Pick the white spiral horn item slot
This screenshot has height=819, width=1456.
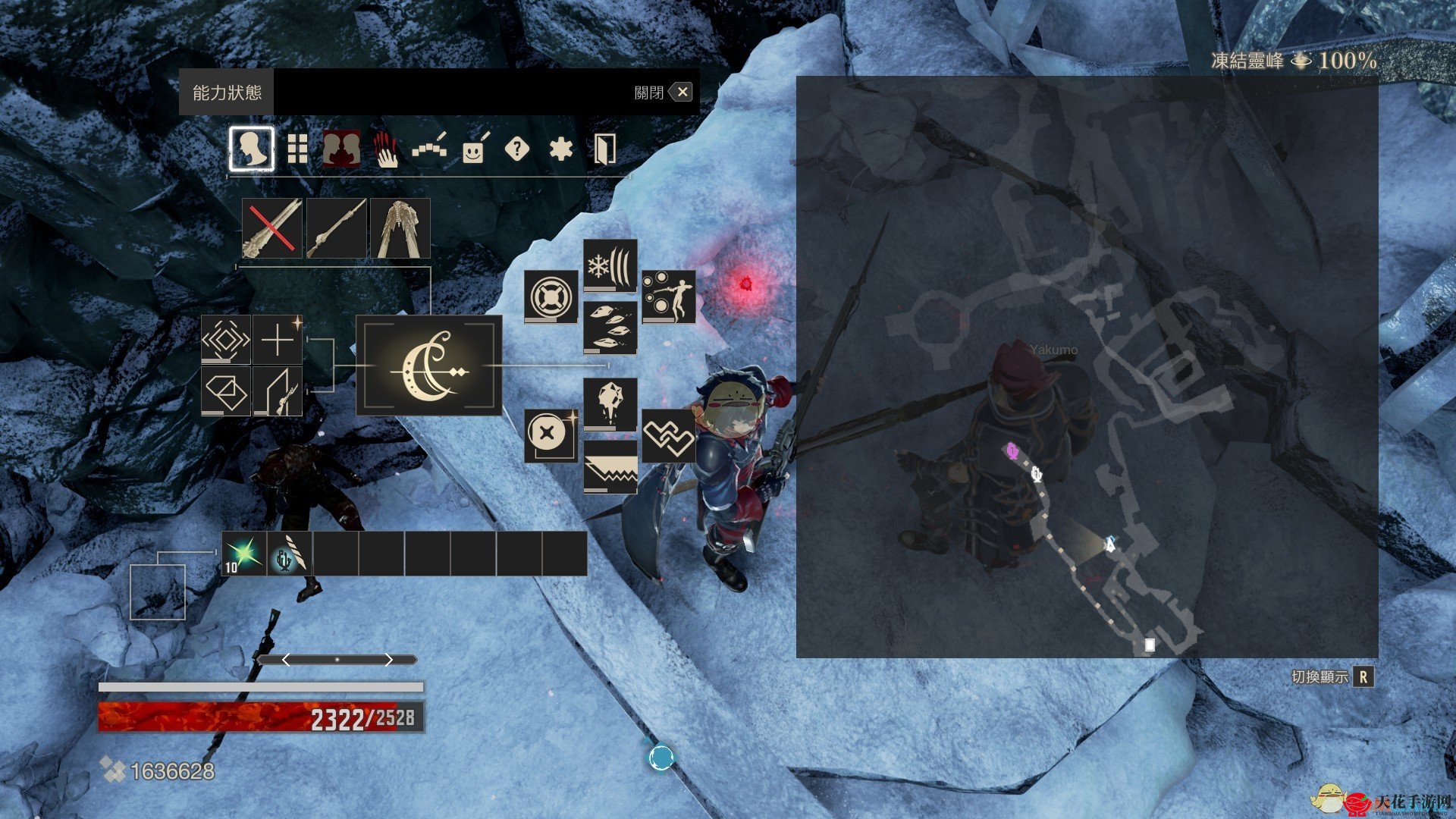pos(290,554)
